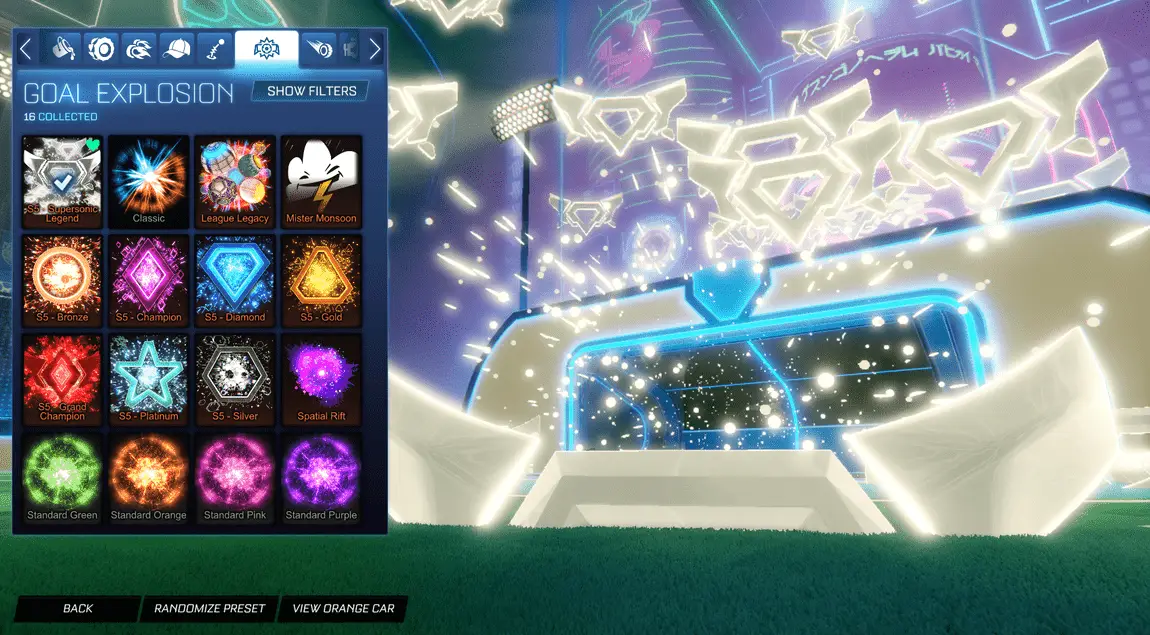Click Randomize Preset
This screenshot has height=635, width=1150.
[x=210, y=608]
